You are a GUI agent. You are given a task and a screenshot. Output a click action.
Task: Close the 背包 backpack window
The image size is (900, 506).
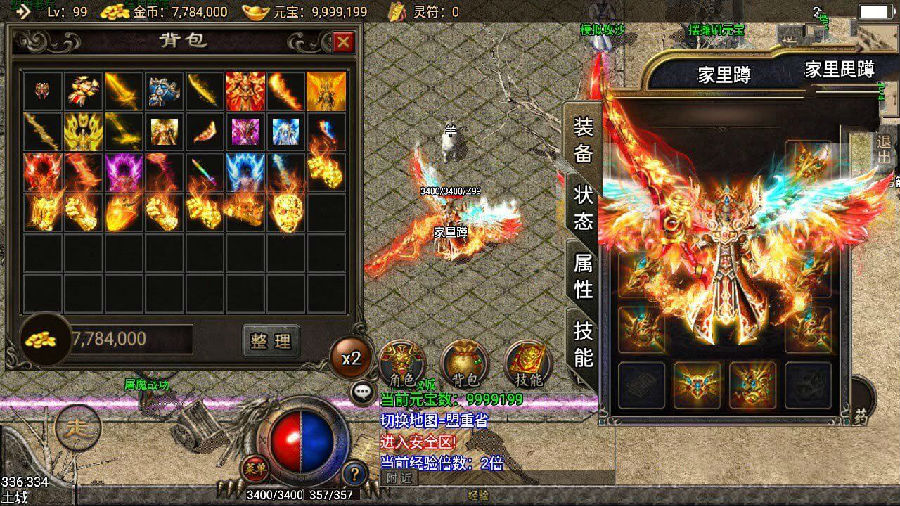(x=343, y=42)
